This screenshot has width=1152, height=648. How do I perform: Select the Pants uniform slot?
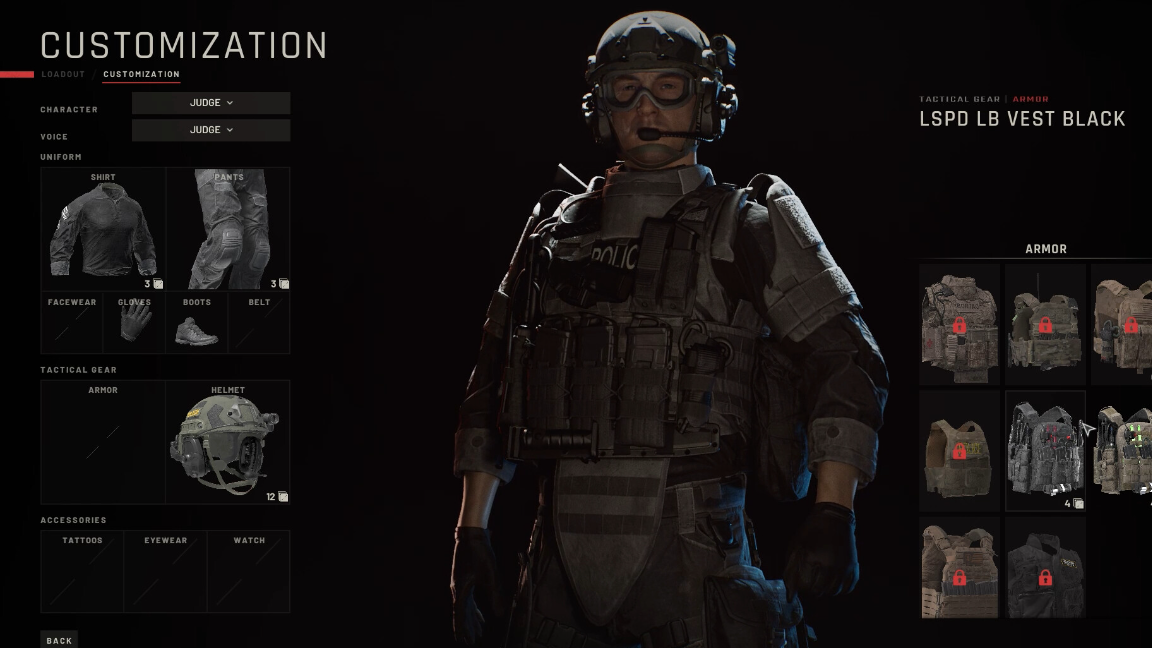[x=228, y=229]
